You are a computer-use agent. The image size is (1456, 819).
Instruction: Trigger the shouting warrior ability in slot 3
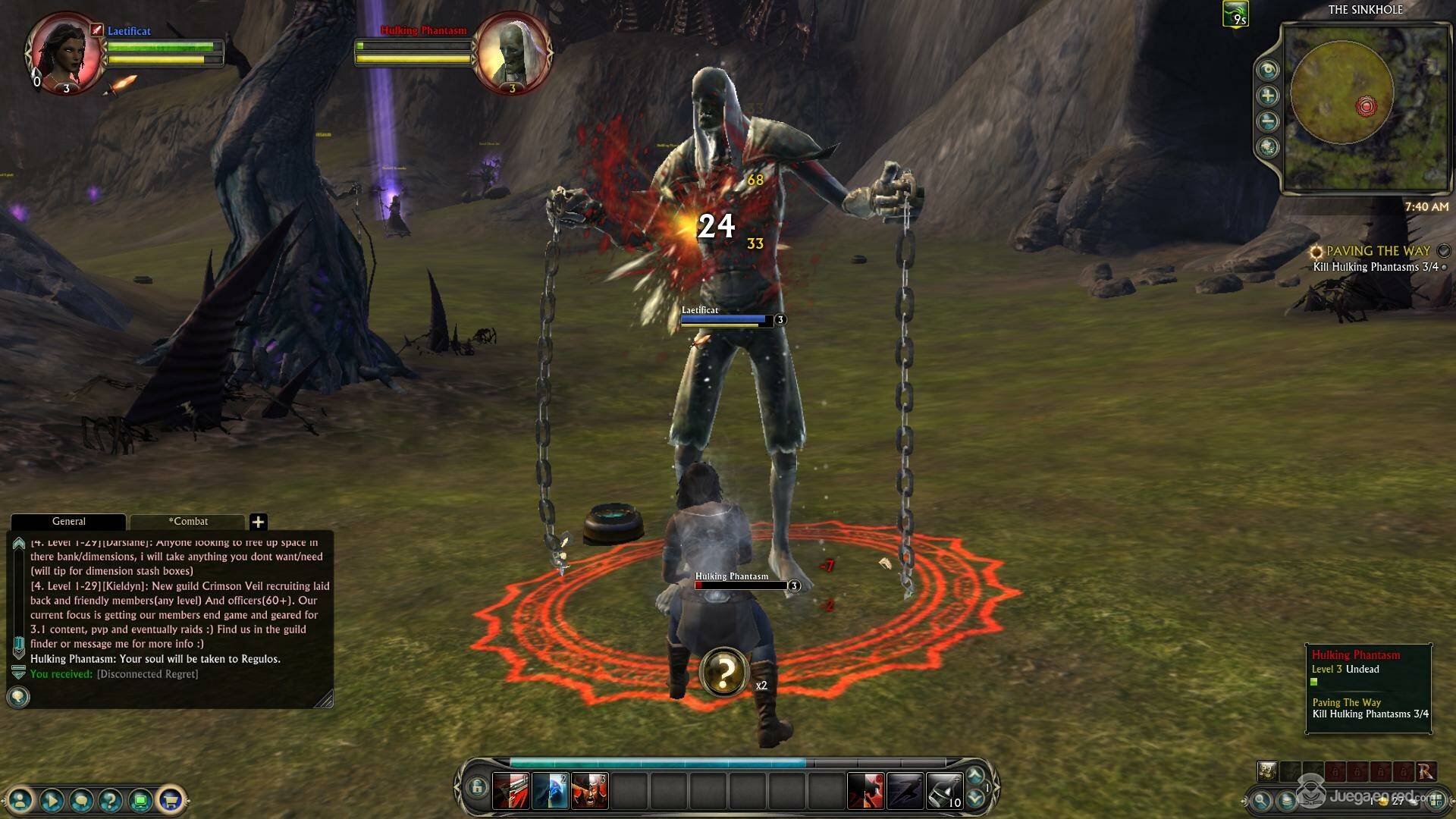pos(589,790)
